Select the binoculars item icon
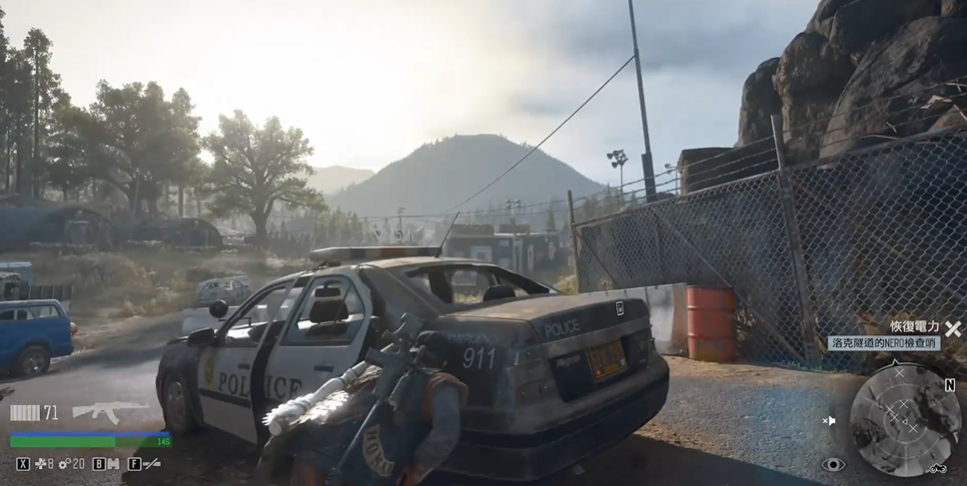The height and width of the screenshot is (486, 967). pyautogui.click(x=114, y=464)
